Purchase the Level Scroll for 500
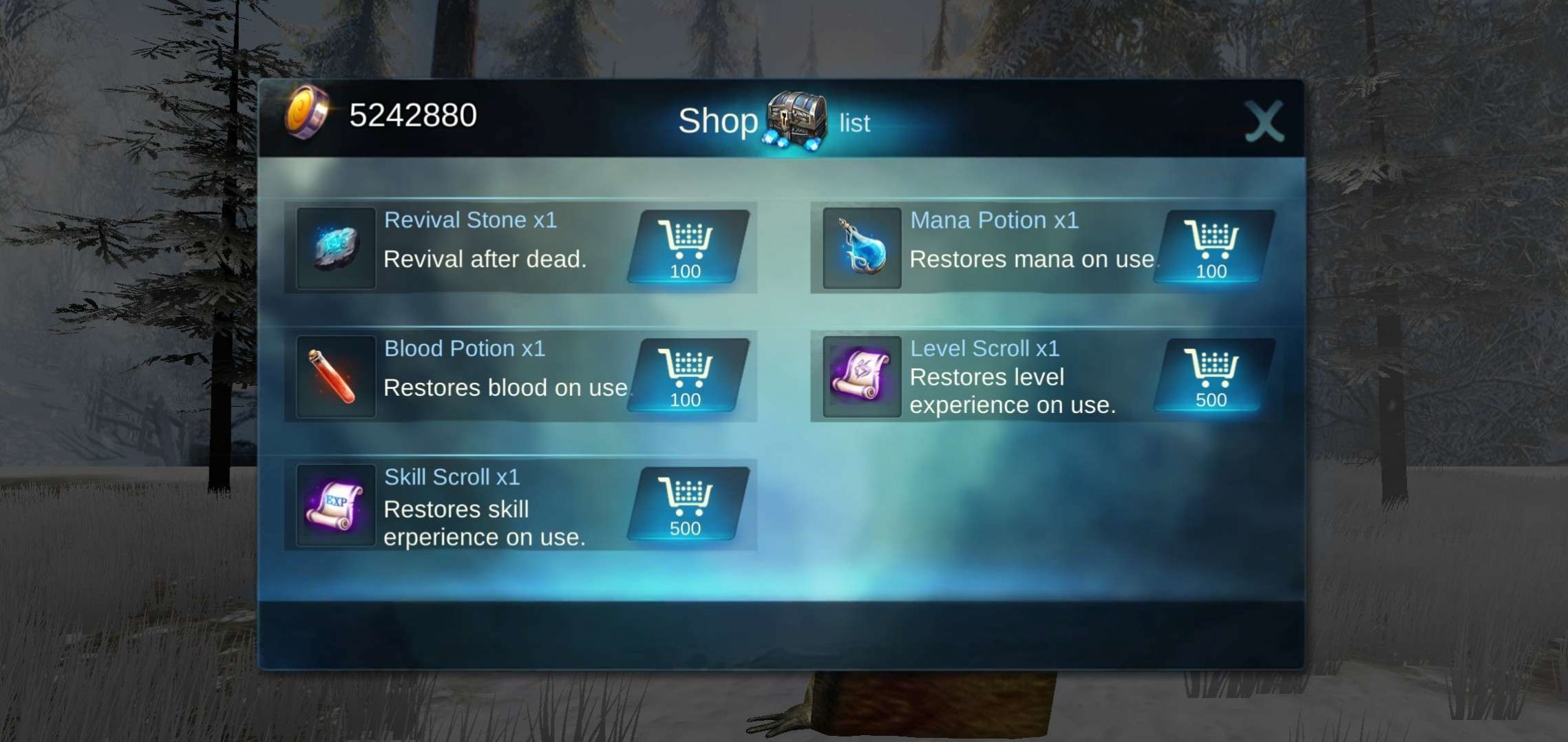This screenshot has height=742, width=1568. tap(1213, 377)
